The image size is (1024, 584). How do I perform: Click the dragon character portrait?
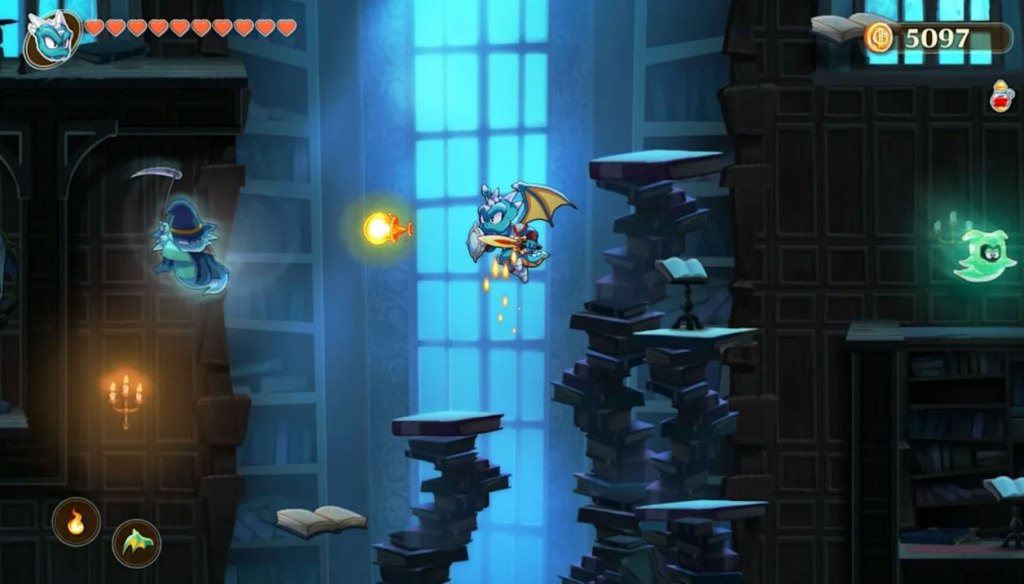click(x=50, y=37)
